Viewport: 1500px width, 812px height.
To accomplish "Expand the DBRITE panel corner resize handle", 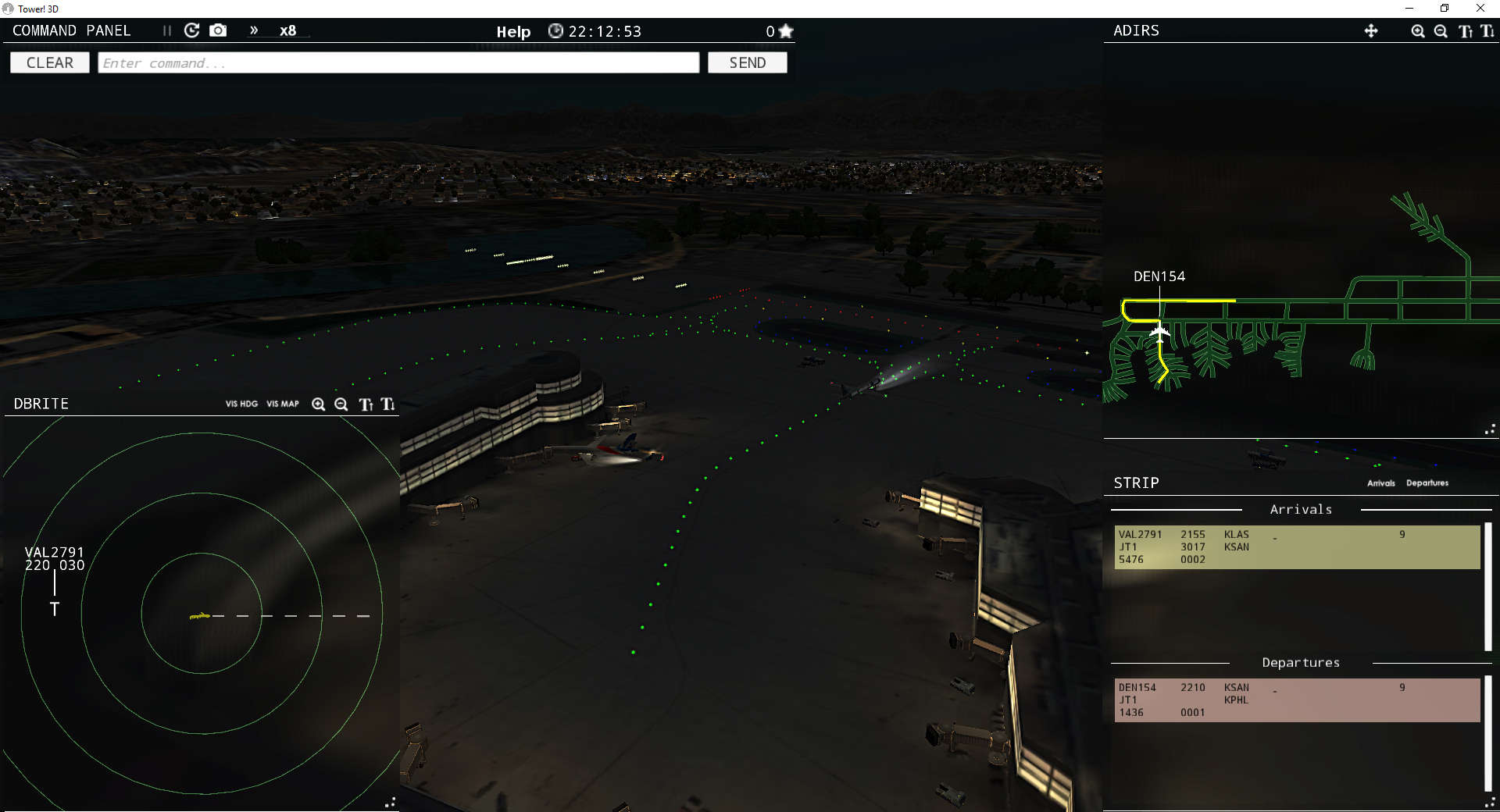I will pos(390,802).
